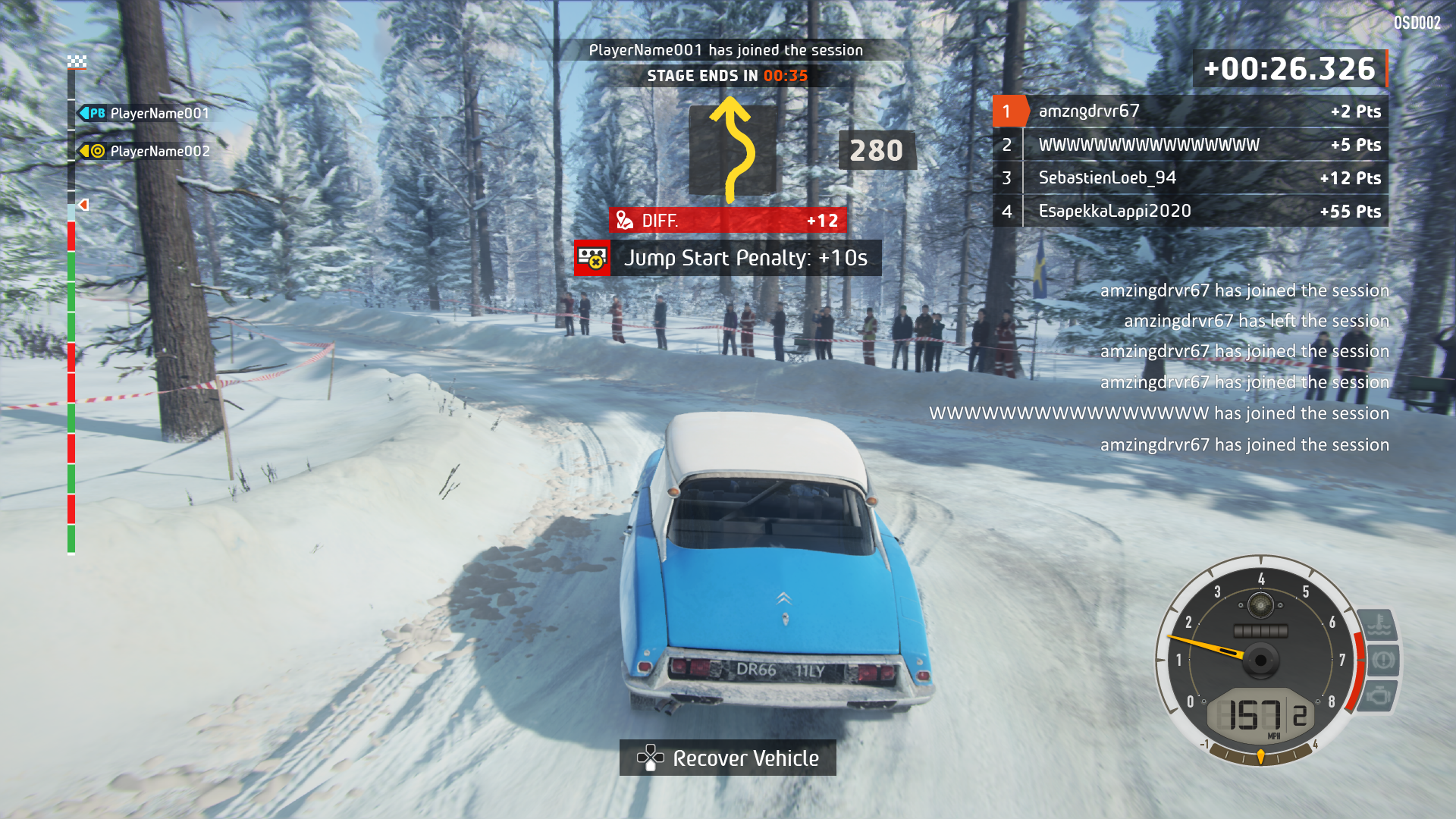Click the brake warning indicator icon
The image size is (1456, 819).
[x=1382, y=660]
